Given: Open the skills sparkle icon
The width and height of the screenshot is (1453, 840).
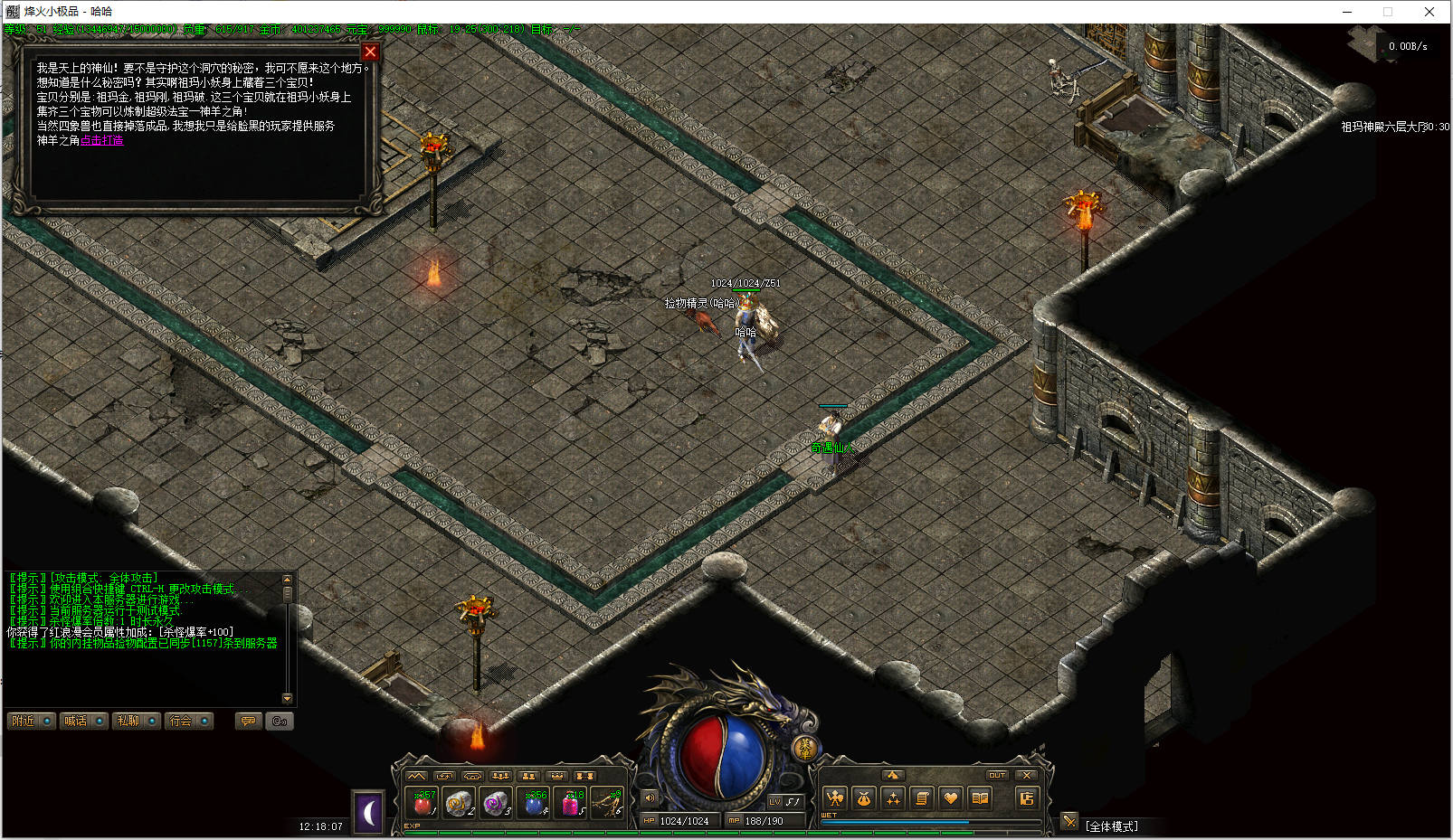Looking at the screenshot, I should [893, 798].
